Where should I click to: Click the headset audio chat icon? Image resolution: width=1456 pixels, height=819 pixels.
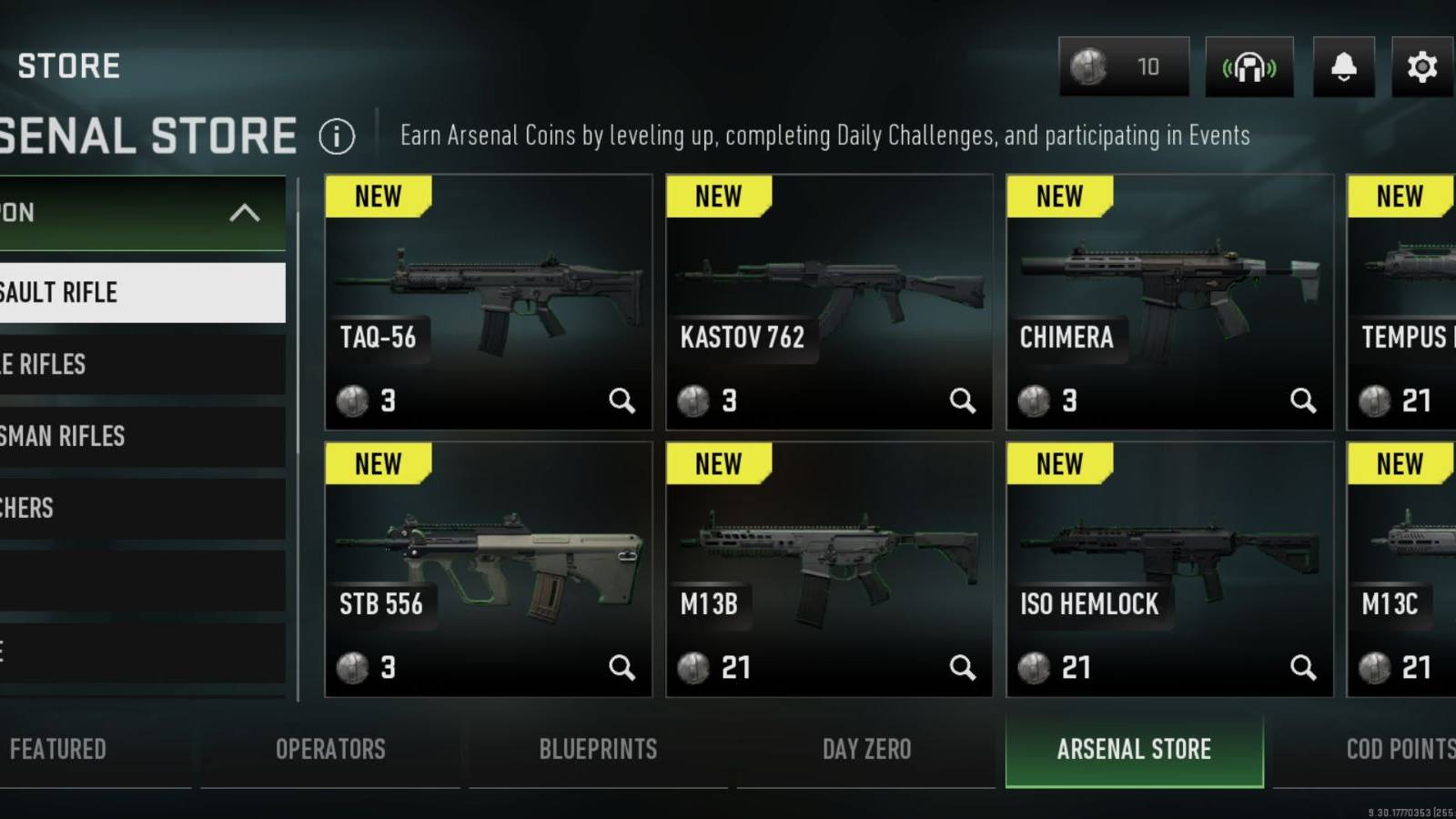point(1249,66)
